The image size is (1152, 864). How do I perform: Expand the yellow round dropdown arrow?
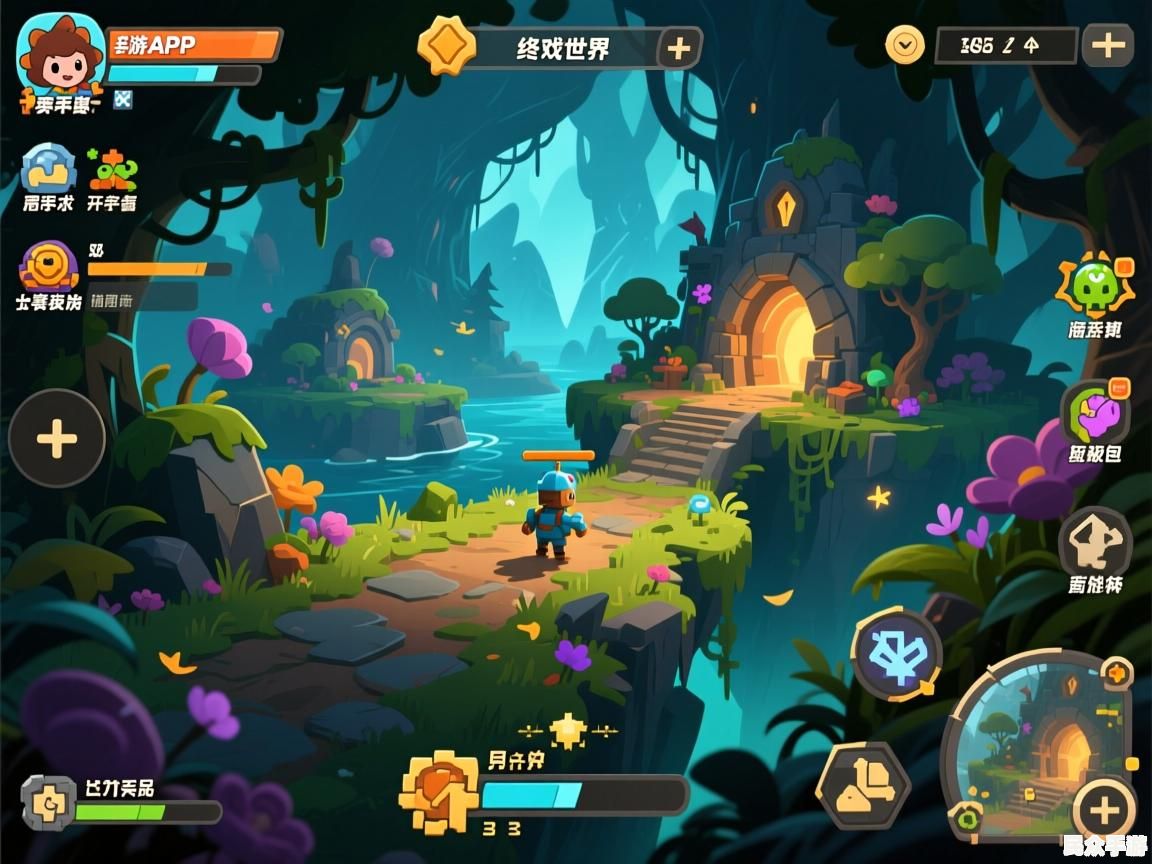point(905,45)
